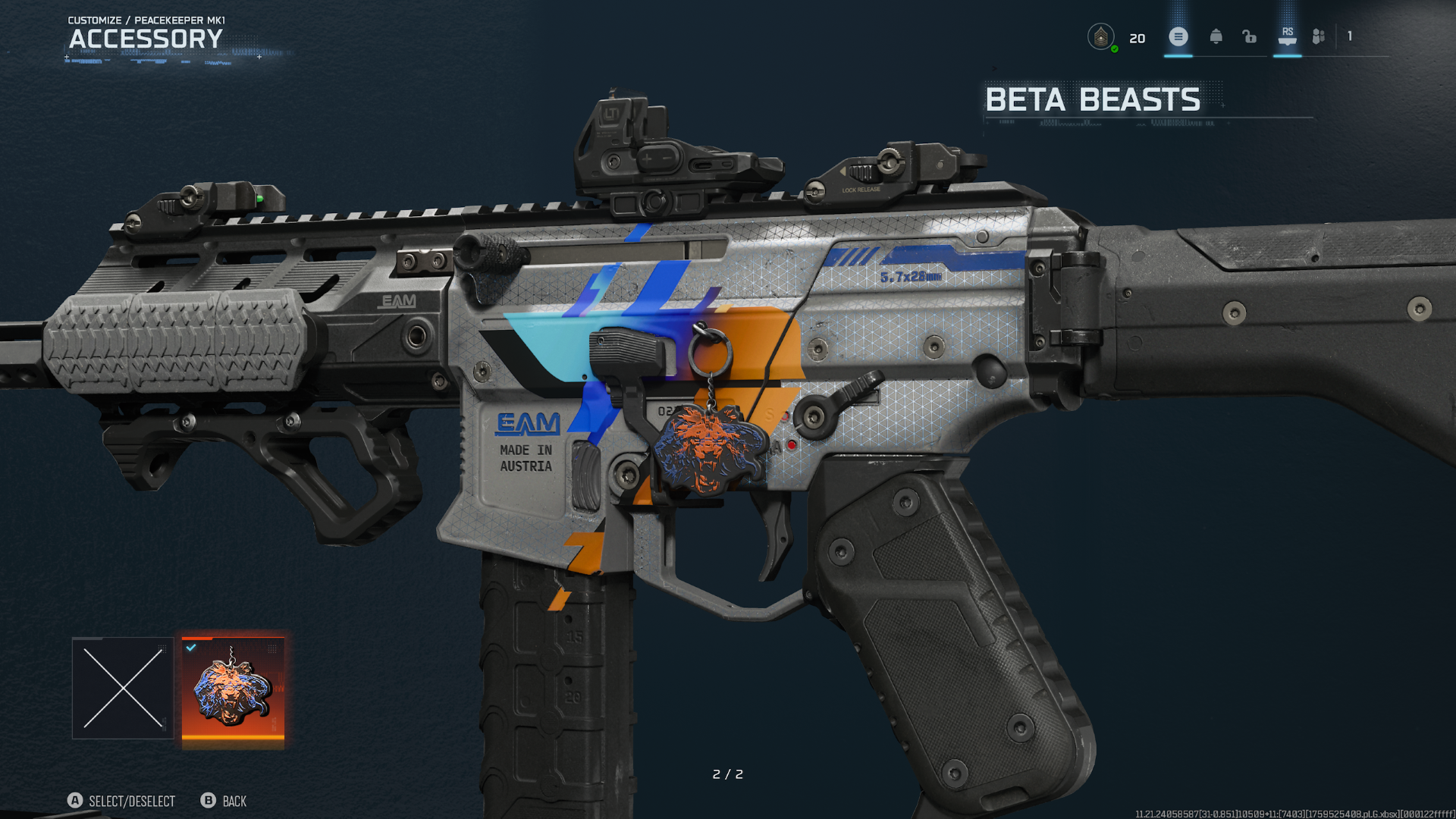Click the unlocked padlock icon

tap(1250, 36)
